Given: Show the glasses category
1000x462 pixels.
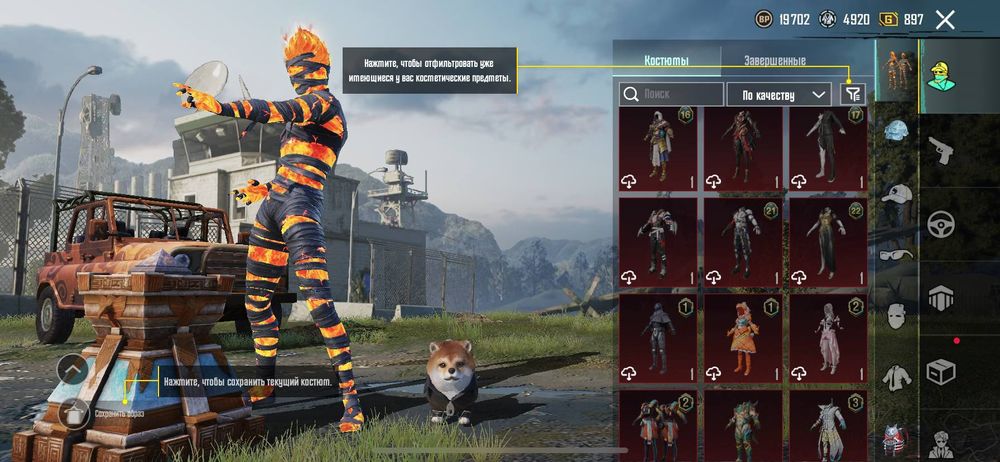Looking at the screenshot, I should [895, 254].
